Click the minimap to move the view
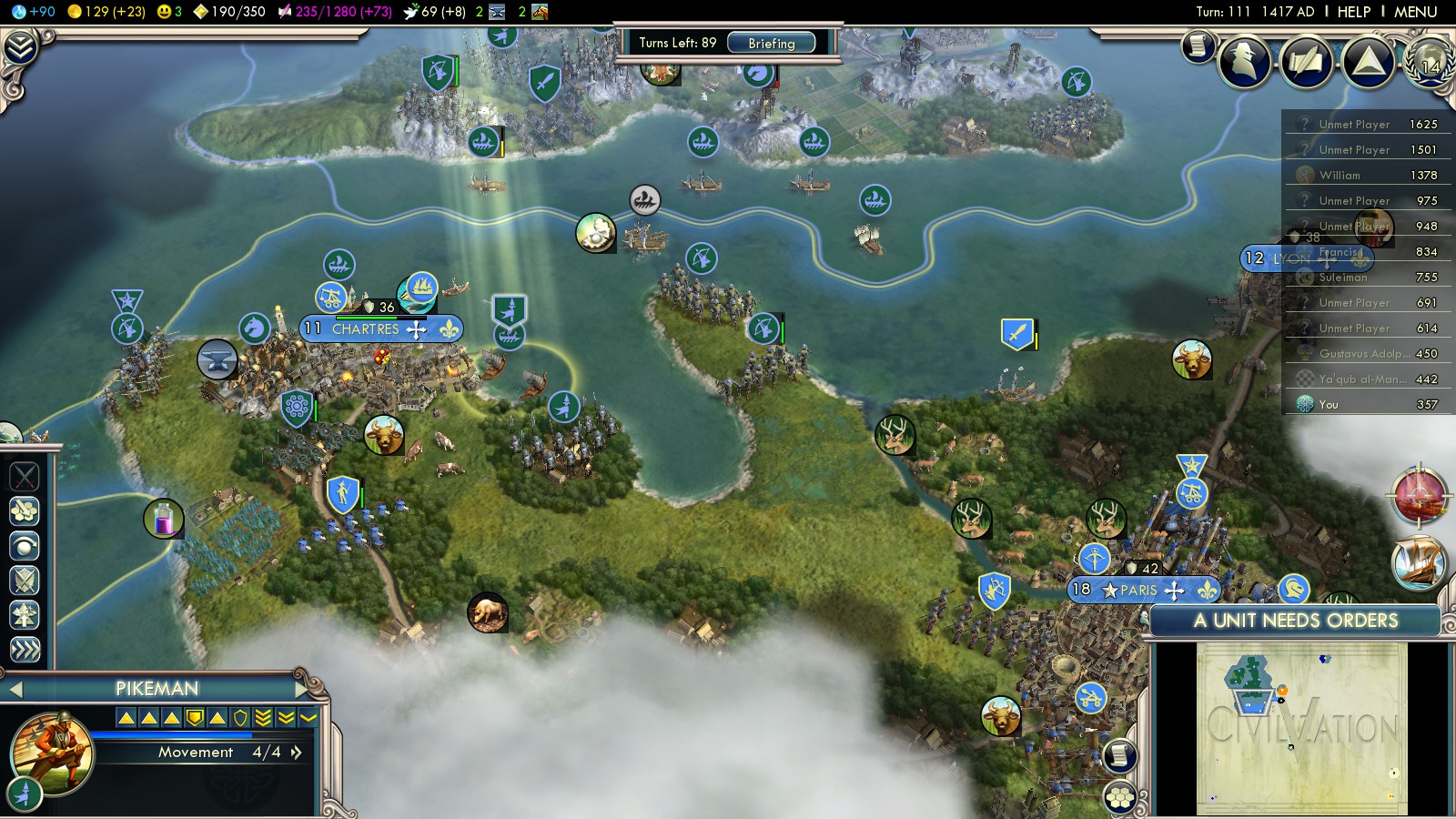The image size is (1456, 819). point(1301,728)
